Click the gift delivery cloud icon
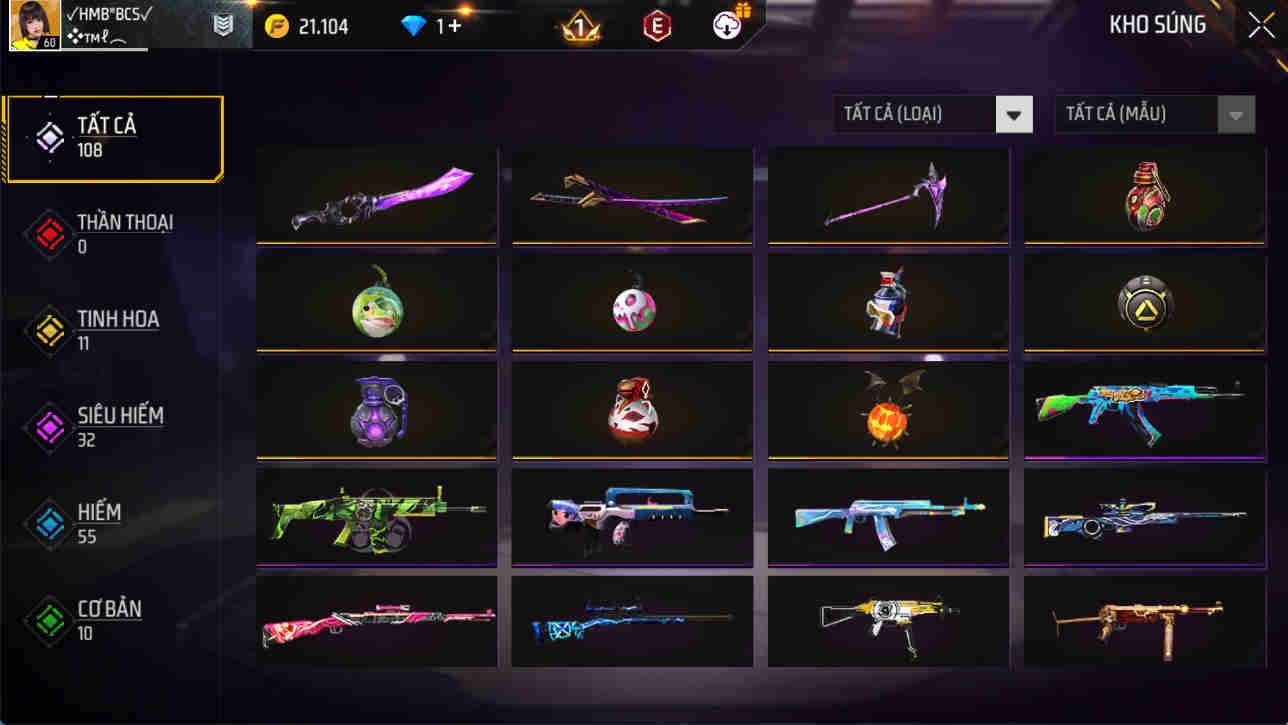The width and height of the screenshot is (1288, 725). coord(725,25)
